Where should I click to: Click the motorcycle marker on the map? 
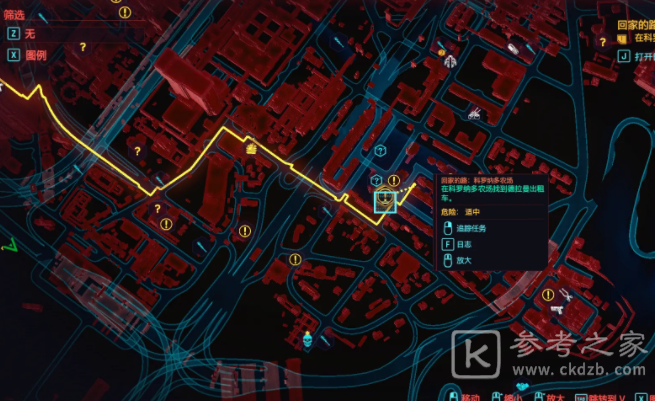point(472,113)
